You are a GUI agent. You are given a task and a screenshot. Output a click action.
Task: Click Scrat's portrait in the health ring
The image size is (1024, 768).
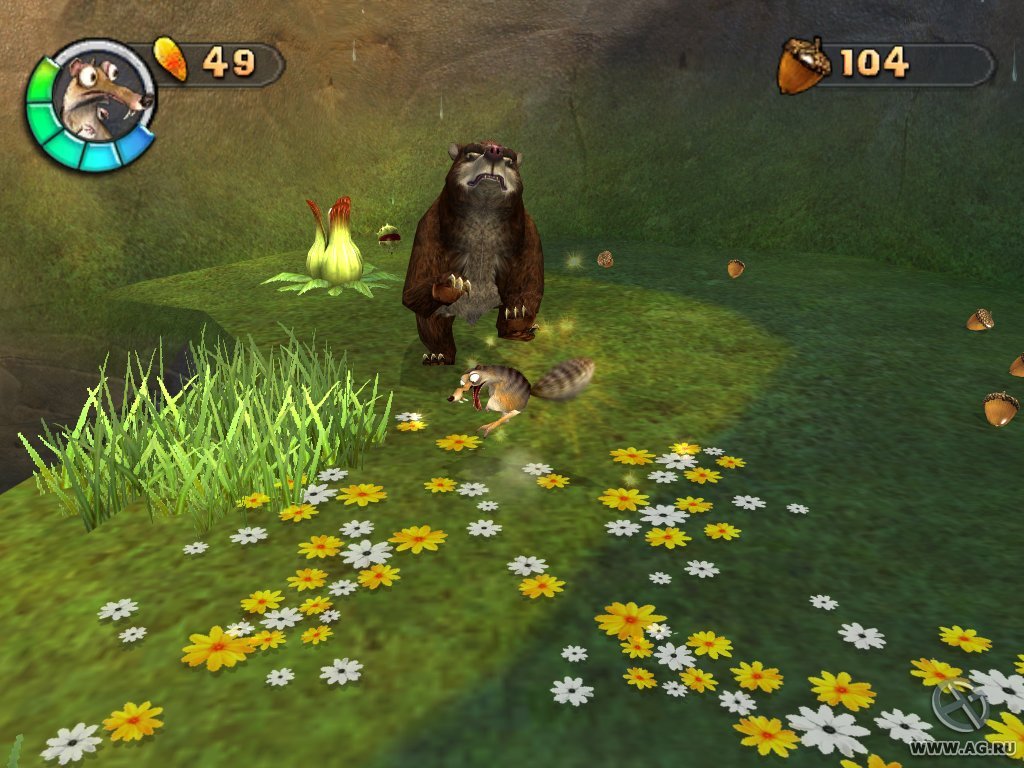(x=97, y=102)
